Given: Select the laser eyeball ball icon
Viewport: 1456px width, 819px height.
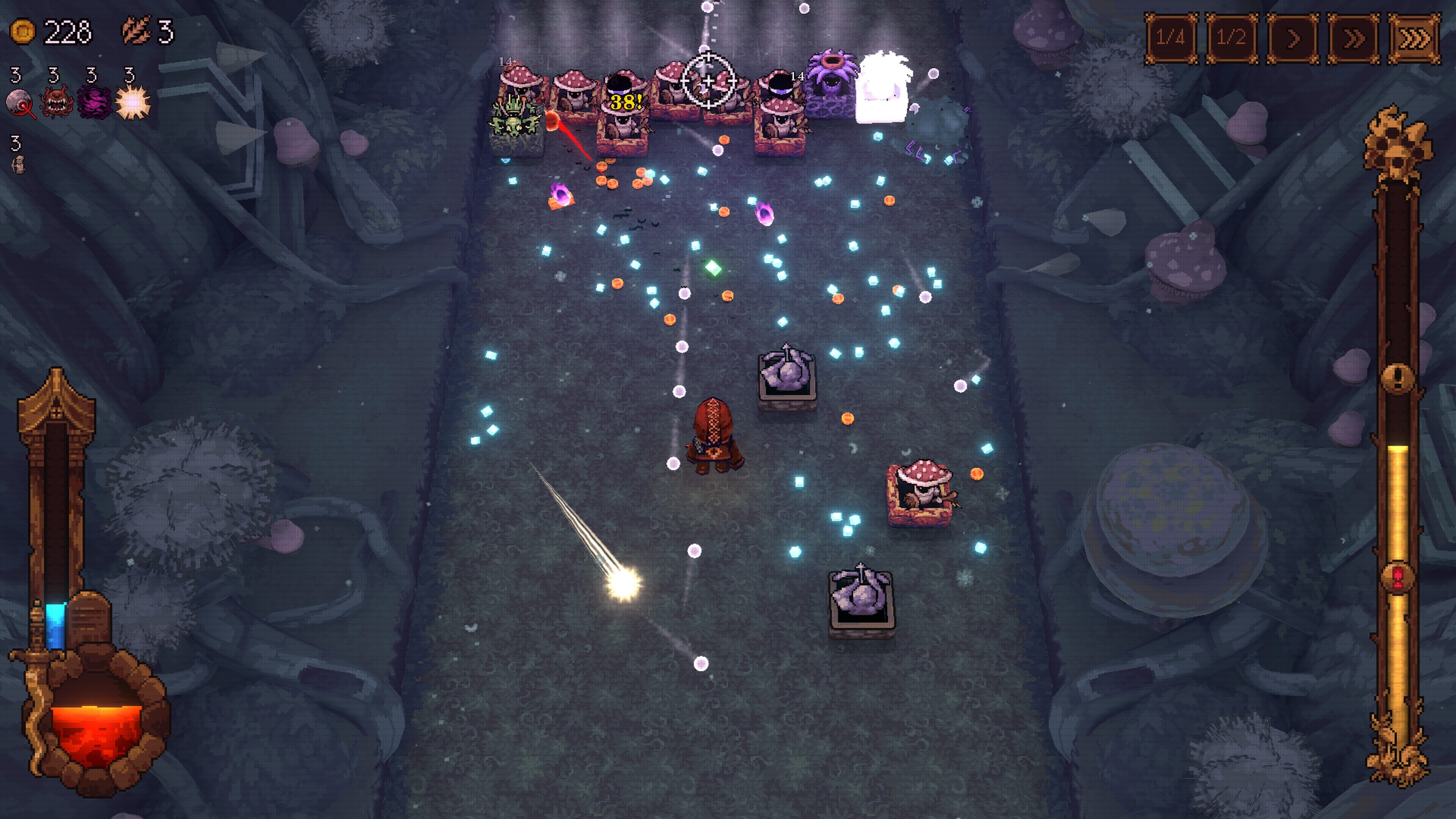Looking at the screenshot, I should coord(20,103).
